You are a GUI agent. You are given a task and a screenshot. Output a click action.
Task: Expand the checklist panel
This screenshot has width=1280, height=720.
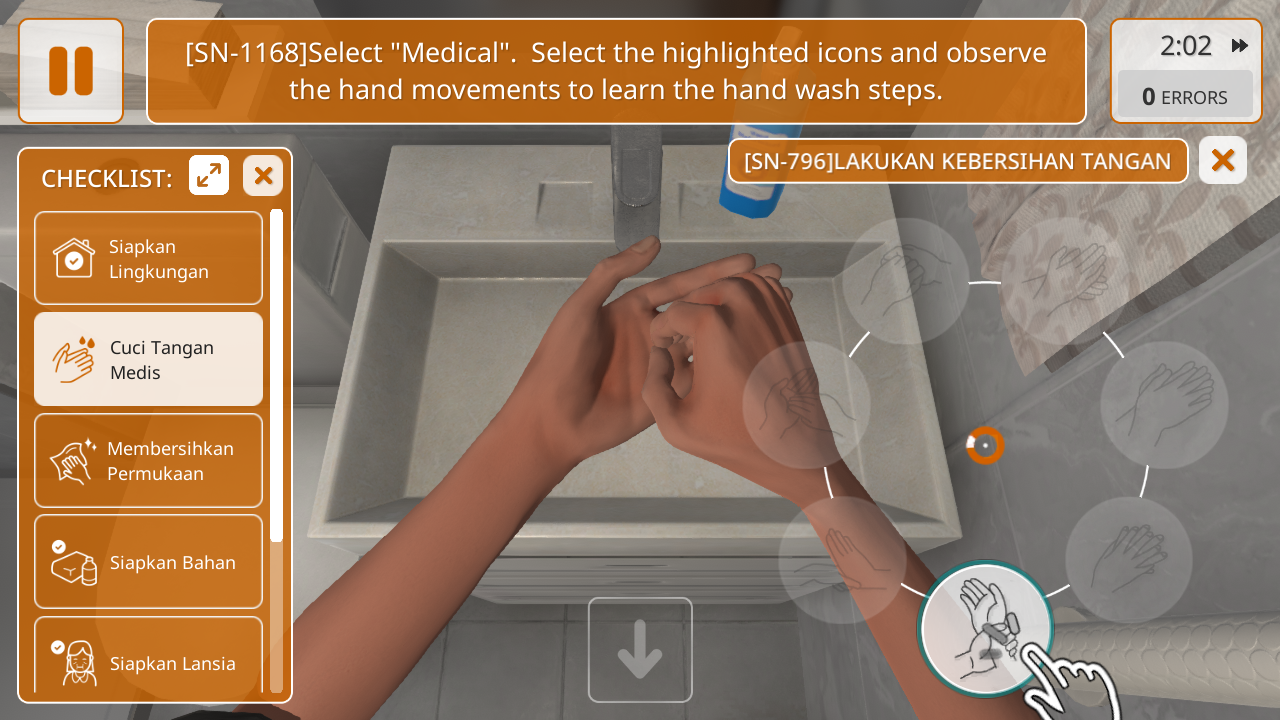point(209,176)
